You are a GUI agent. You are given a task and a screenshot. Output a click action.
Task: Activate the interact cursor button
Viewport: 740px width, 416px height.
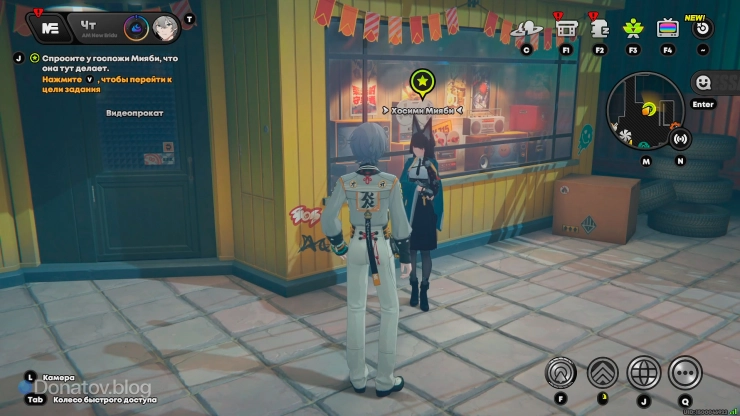click(561, 372)
